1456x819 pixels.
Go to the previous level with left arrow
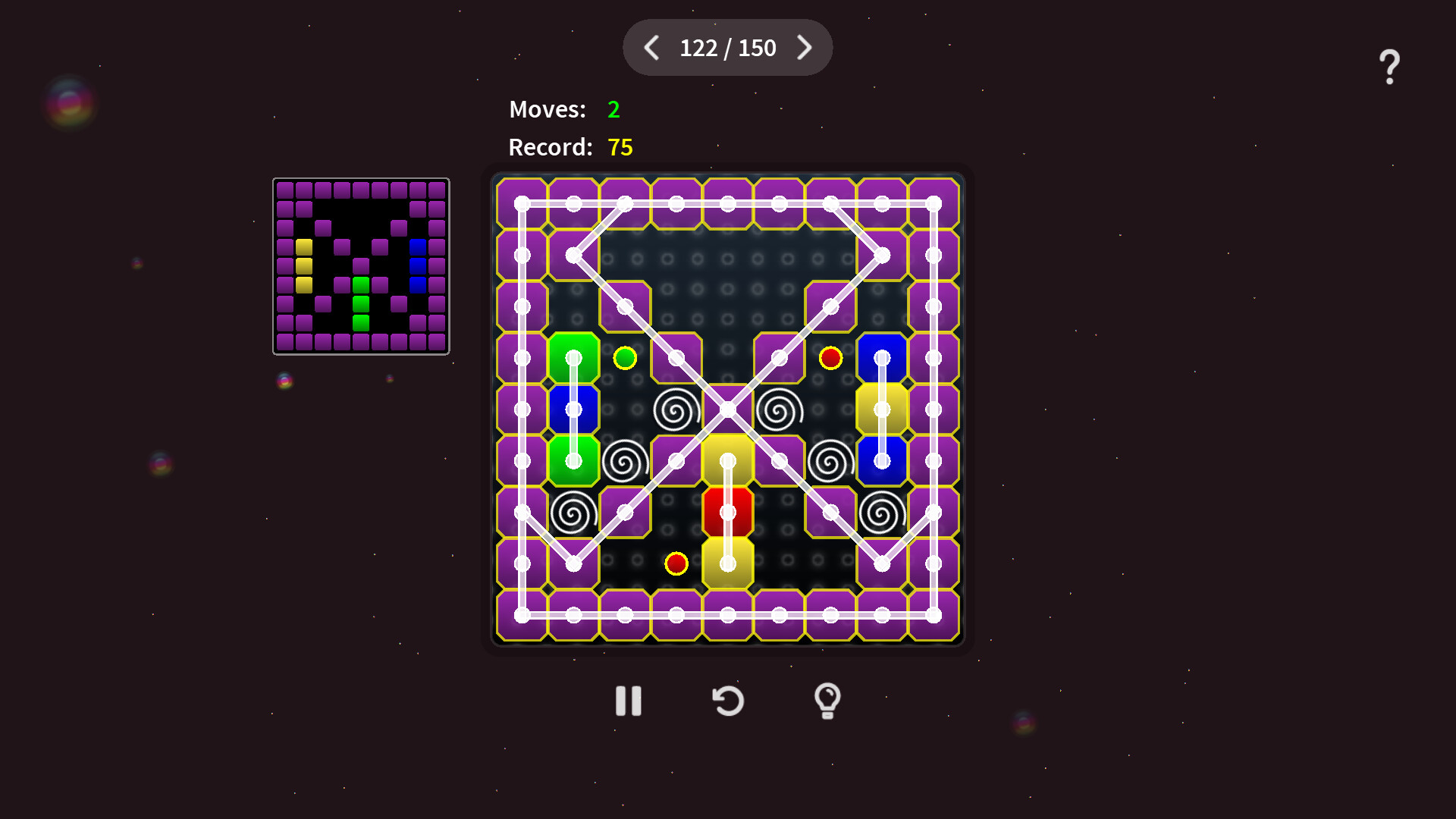pos(651,48)
